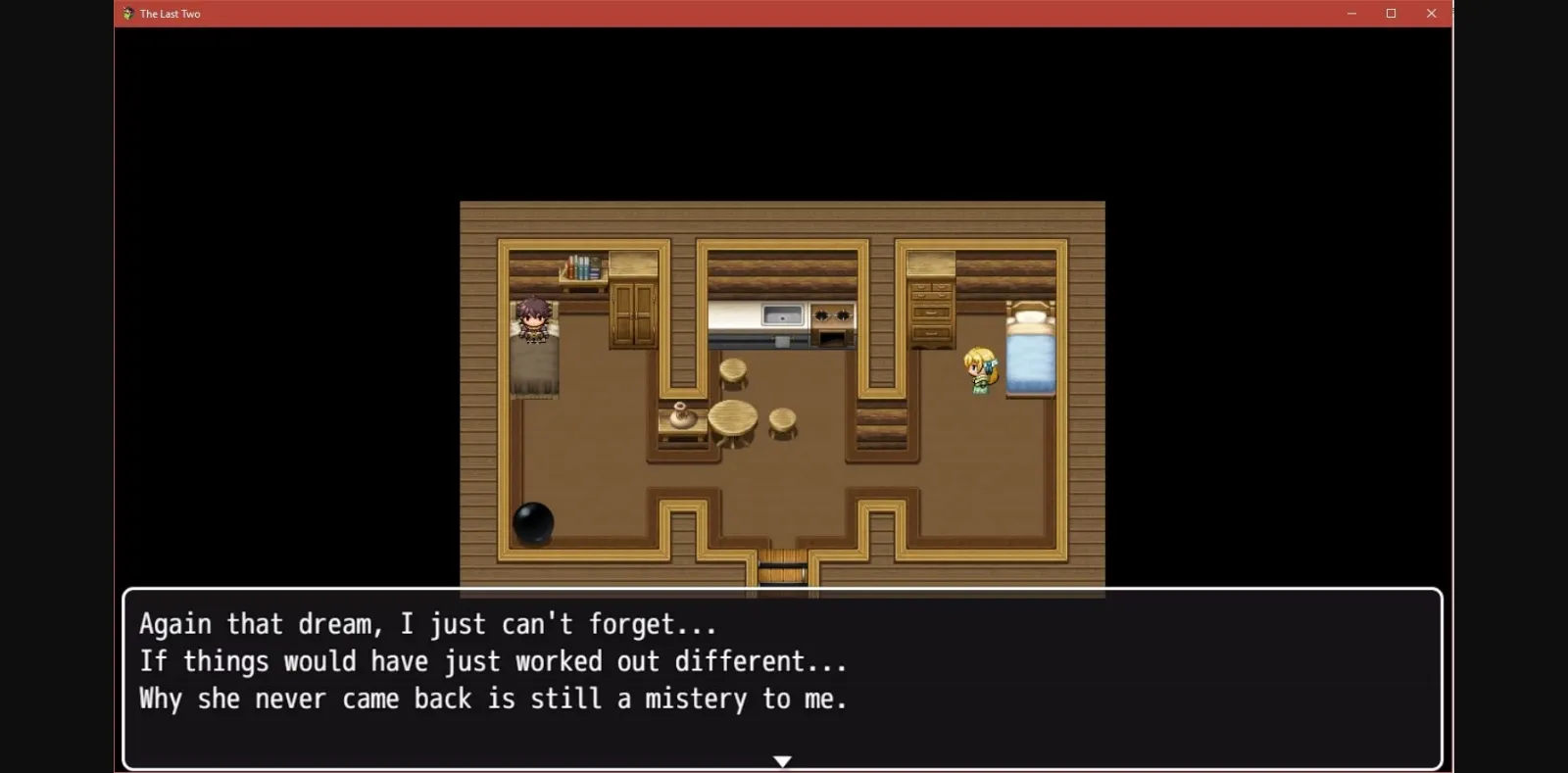Click the bookshelf above the hero's bed

click(x=582, y=266)
